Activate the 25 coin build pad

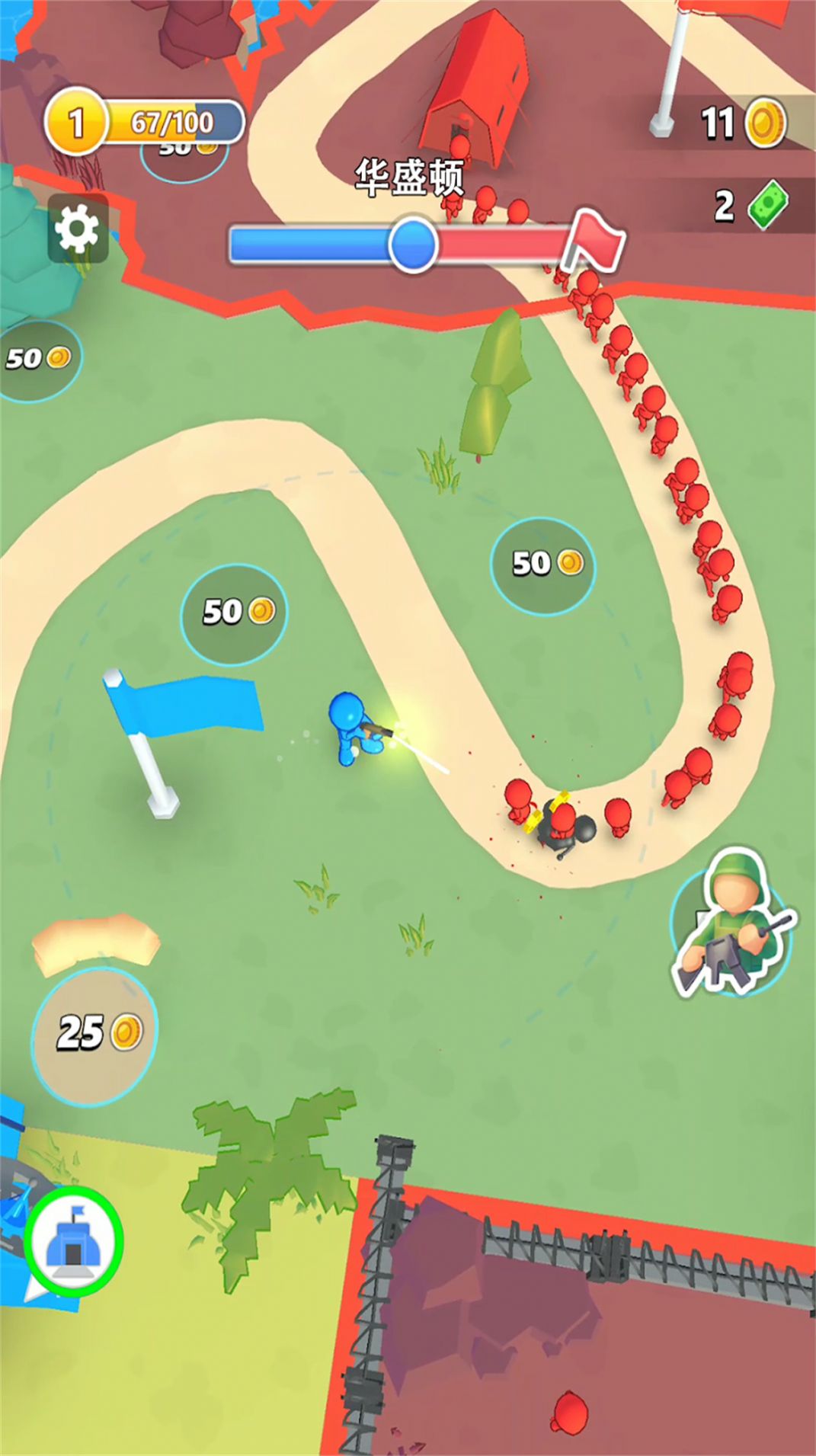(95, 1035)
